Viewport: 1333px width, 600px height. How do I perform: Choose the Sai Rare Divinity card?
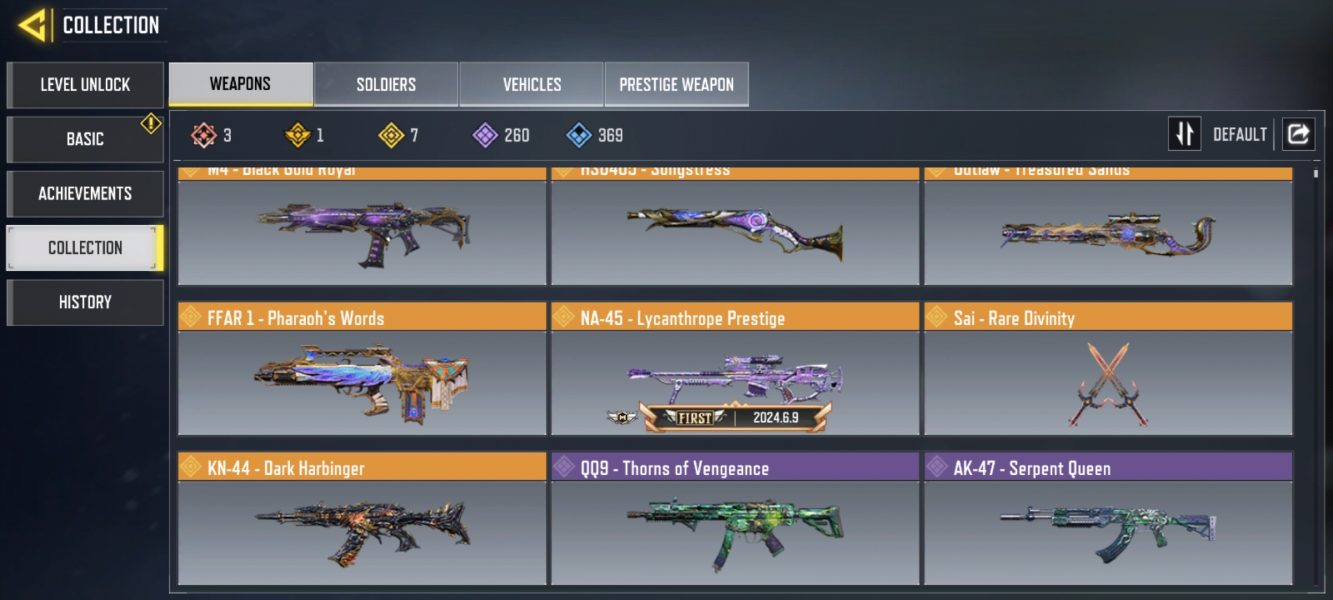[x=1108, y=372]
